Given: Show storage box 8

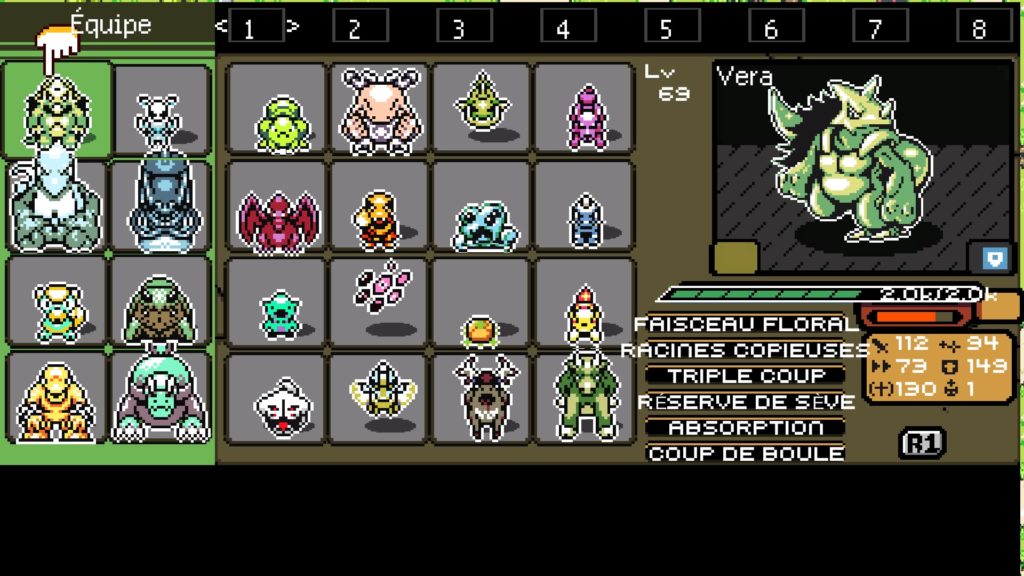Looking at the screenshot, I should pyautogui.click(x=978, y=27).
